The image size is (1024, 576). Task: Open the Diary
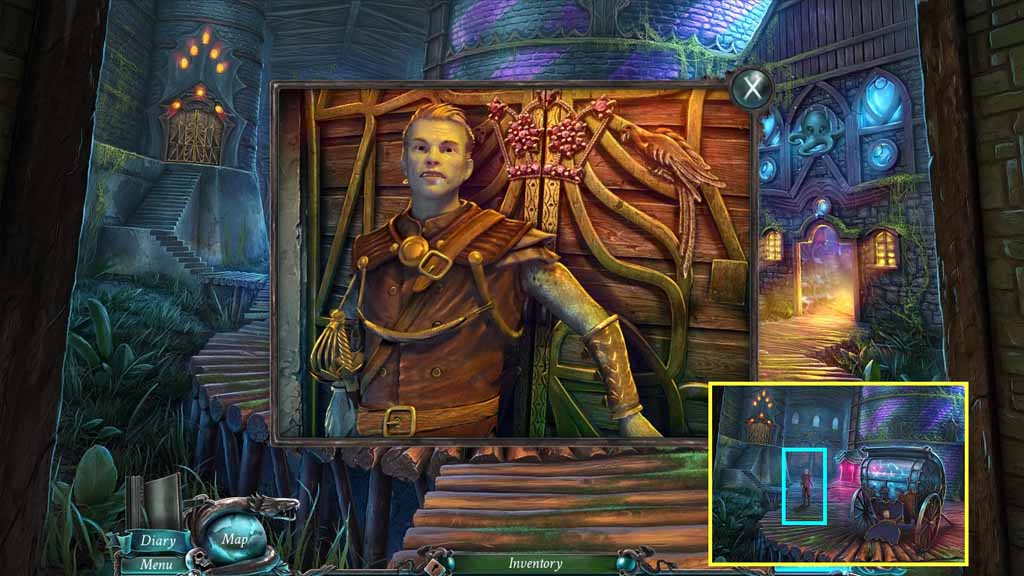click(157, 541)
